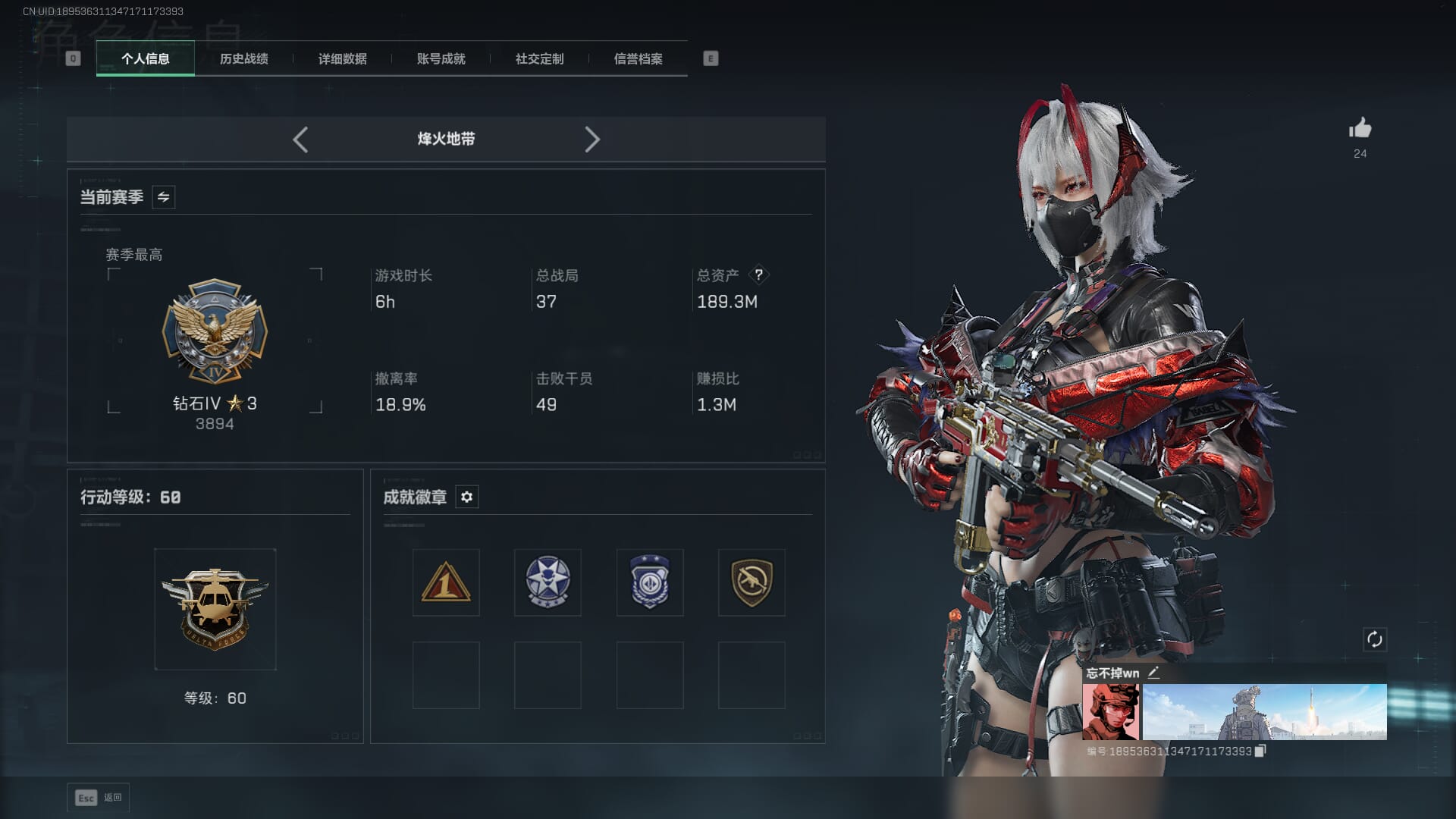The width and height of the screenshot is (1456, 819).
Task: Show the 账号成就 tab
Action: (x=441, y=58)
